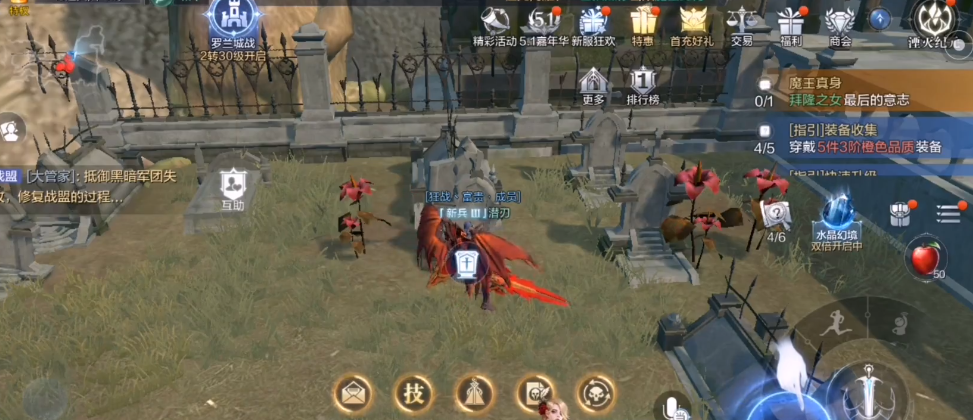Enter the 水晶幻境 crystal realm event
973x420 pixels.
pyautogui.click(x=837, y=220)
